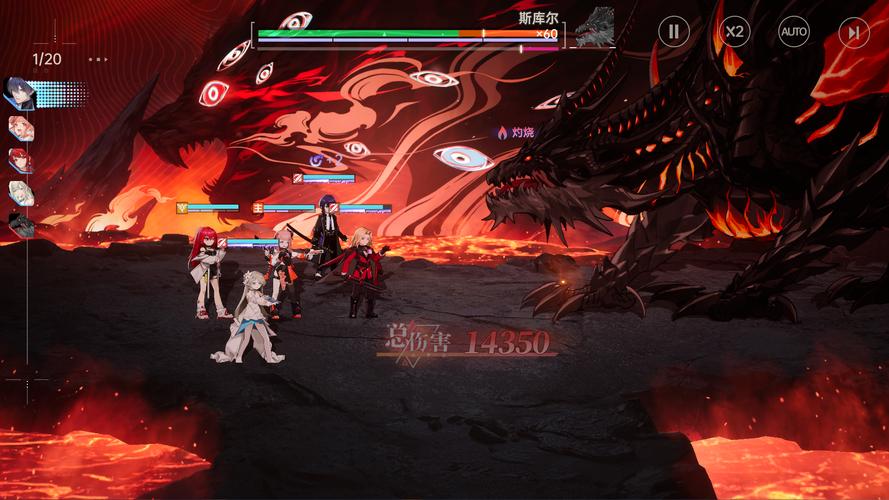Select the orange-haired character portrait in turn order
889x500 pixels.
click(x=21, y=127)
